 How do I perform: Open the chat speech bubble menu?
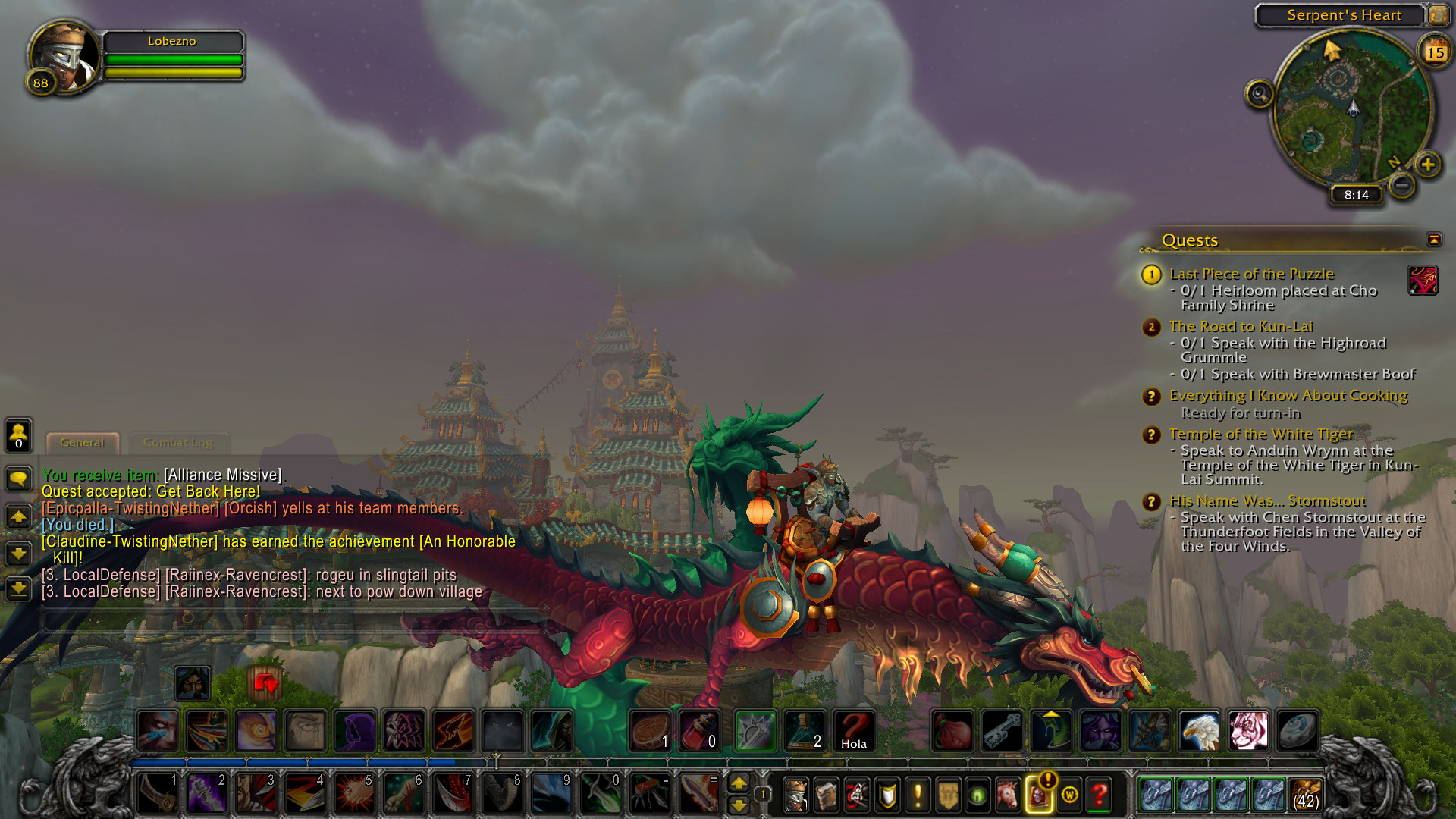tap(19, 479)
